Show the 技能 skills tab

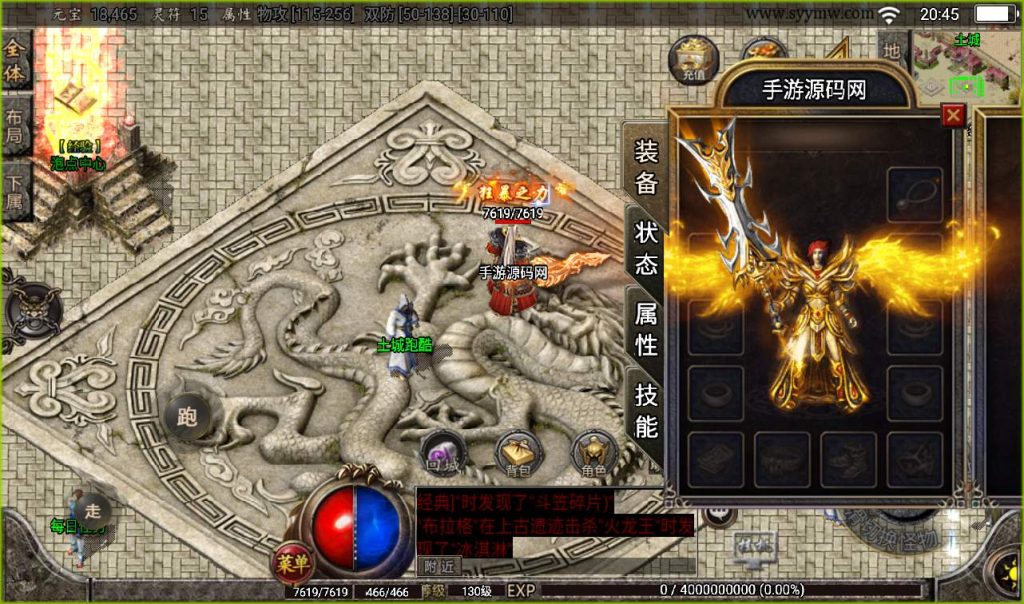tap(647, 410)
